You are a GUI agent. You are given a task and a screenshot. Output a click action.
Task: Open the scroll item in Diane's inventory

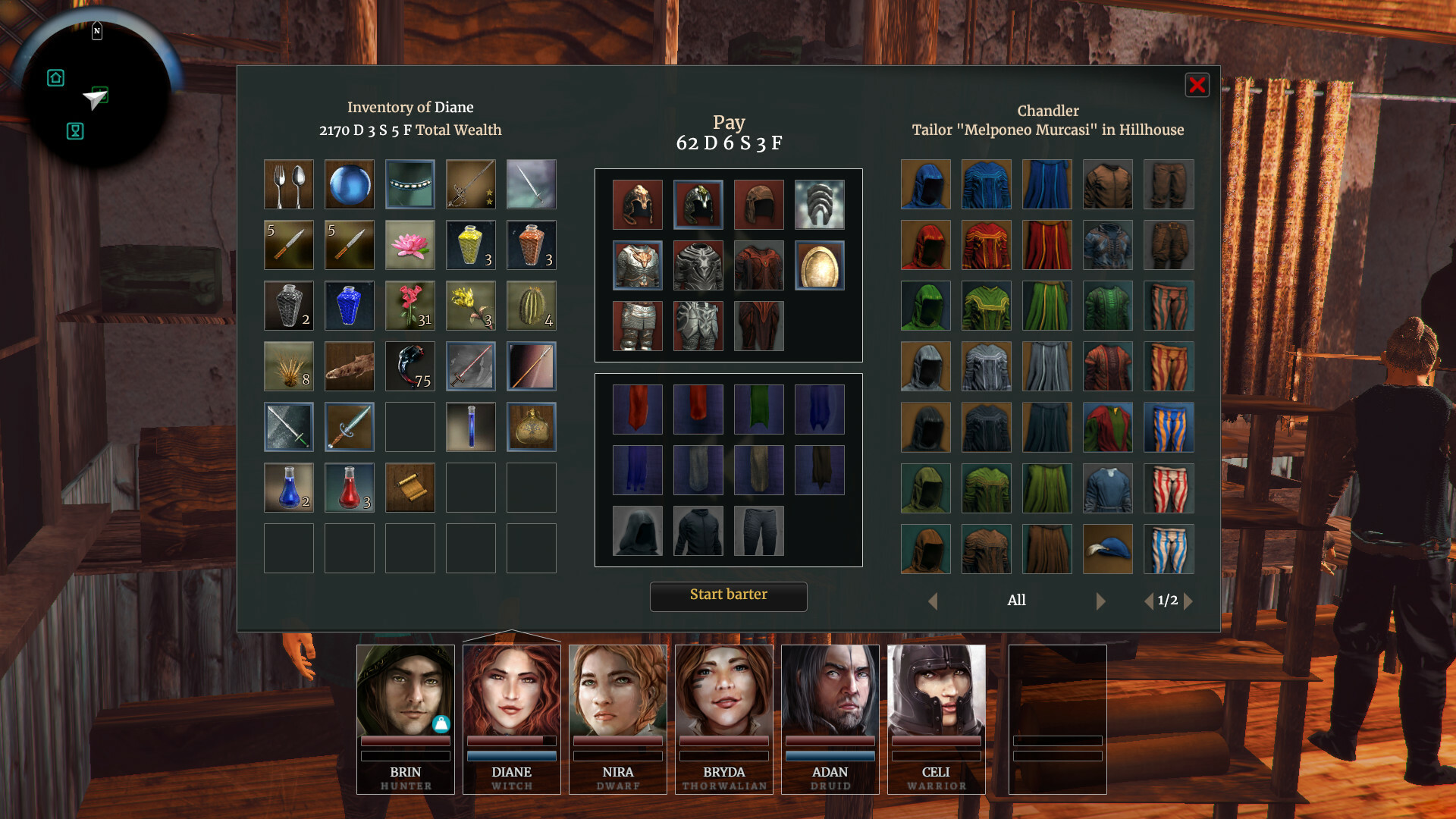pos(409,488)
